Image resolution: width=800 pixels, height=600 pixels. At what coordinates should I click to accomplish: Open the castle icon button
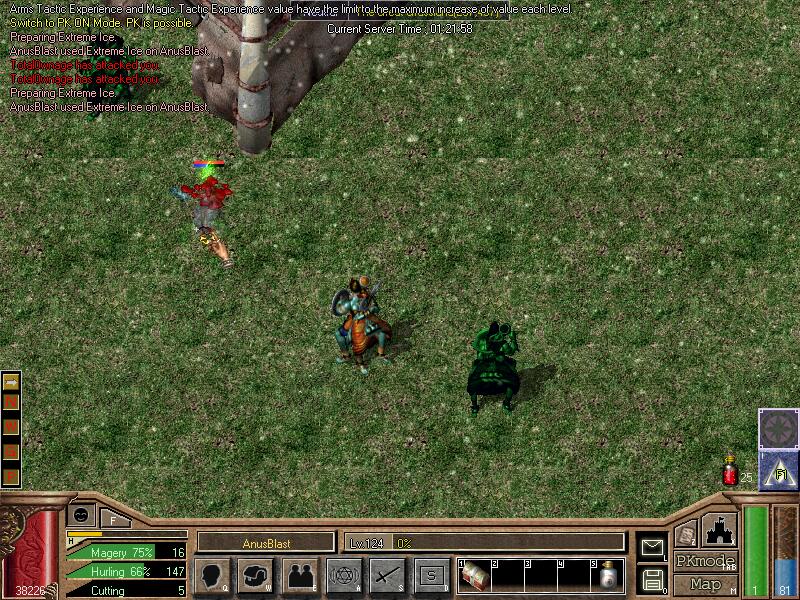pyautogui.click(x=720, y=529)
